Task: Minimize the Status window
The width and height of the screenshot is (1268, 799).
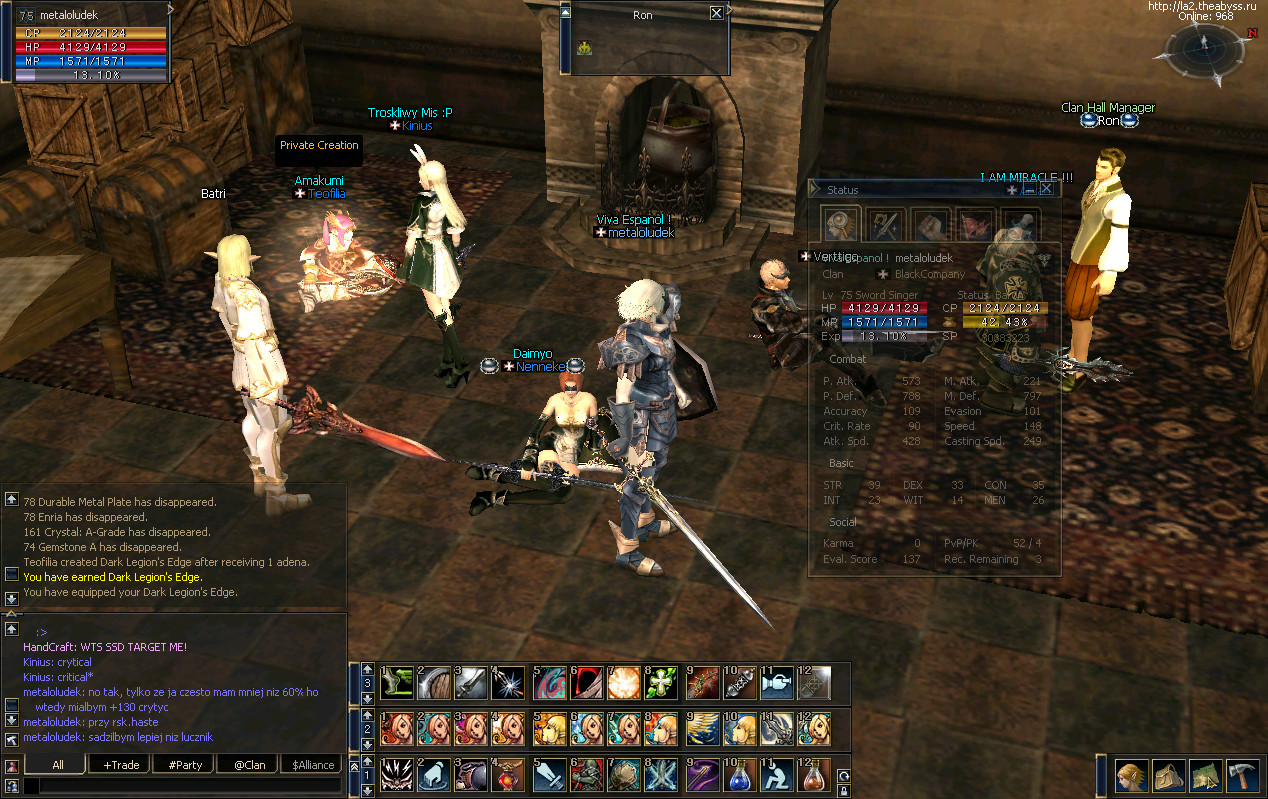Action: click(x=1029, y=189)
